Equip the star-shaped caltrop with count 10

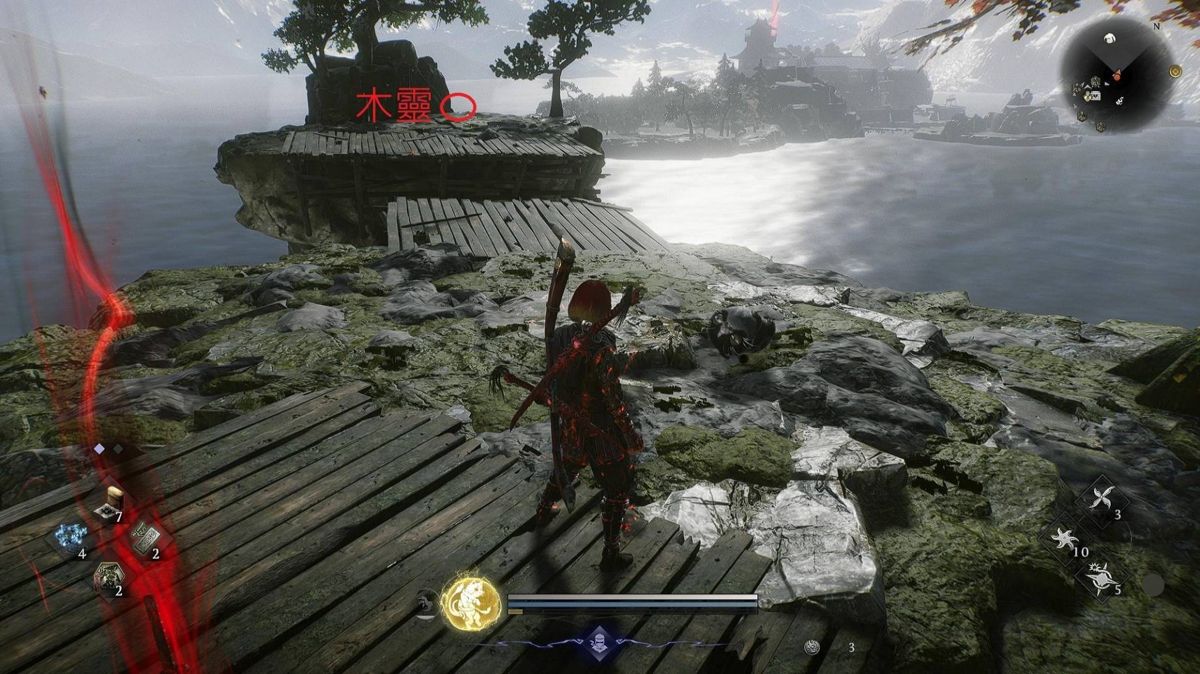[x=1066, y=539]
